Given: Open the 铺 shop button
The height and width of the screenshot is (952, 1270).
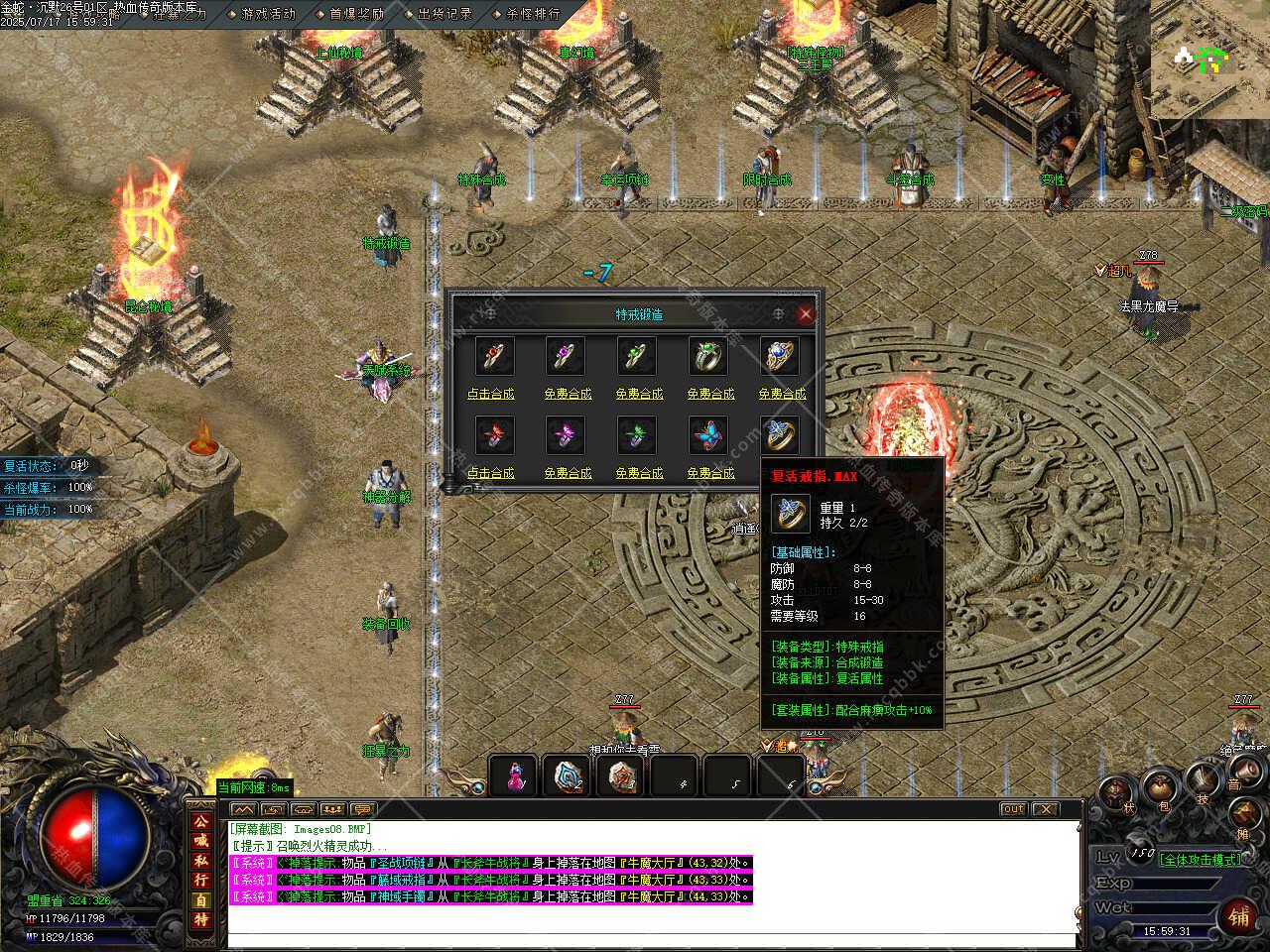Looking at the screenshot, I should point(1238,914).
